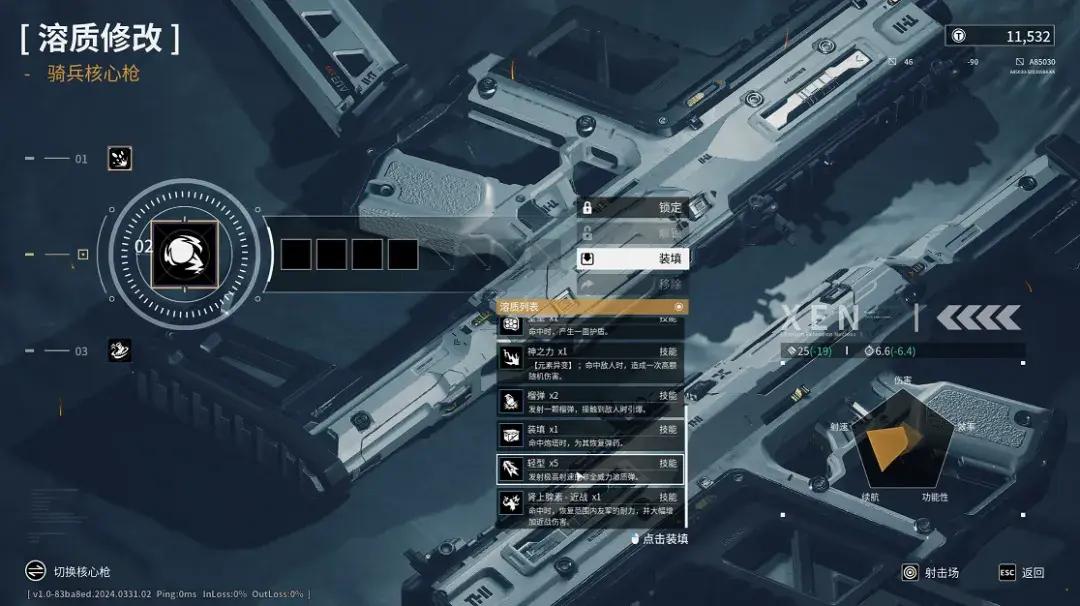Choose the 锁定 (lock) option
This screenshot has width=1080, height=606.
[633, 207]
